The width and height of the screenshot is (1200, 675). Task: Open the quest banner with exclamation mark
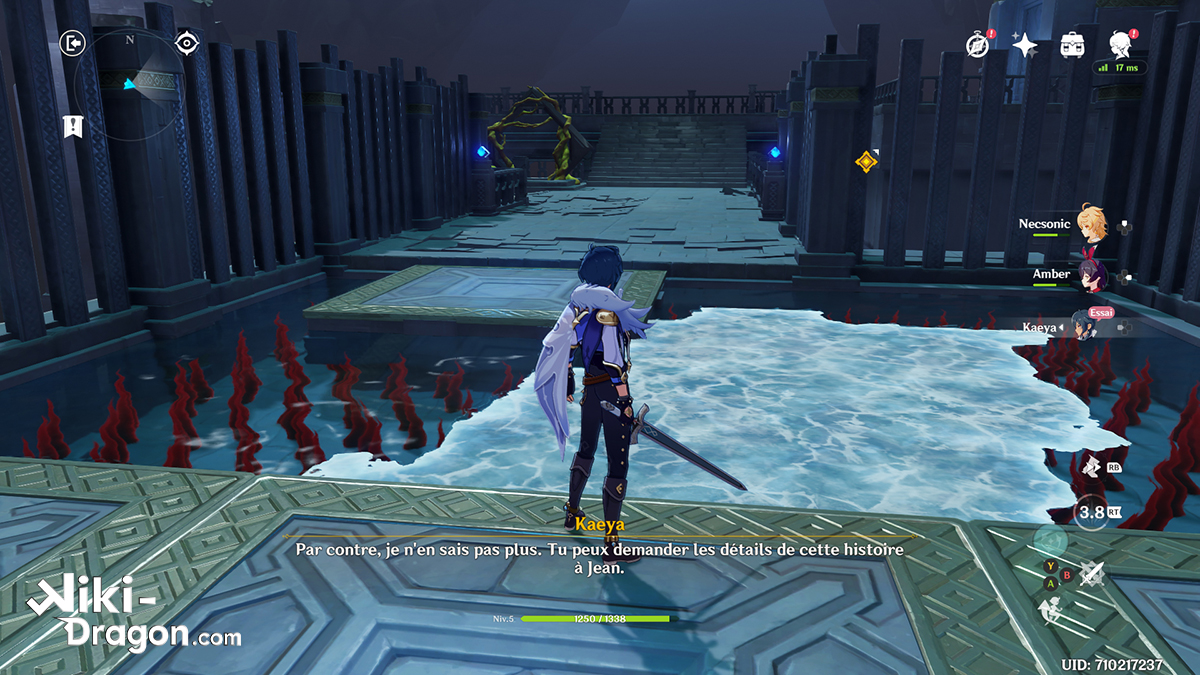(x=73, y=126)
